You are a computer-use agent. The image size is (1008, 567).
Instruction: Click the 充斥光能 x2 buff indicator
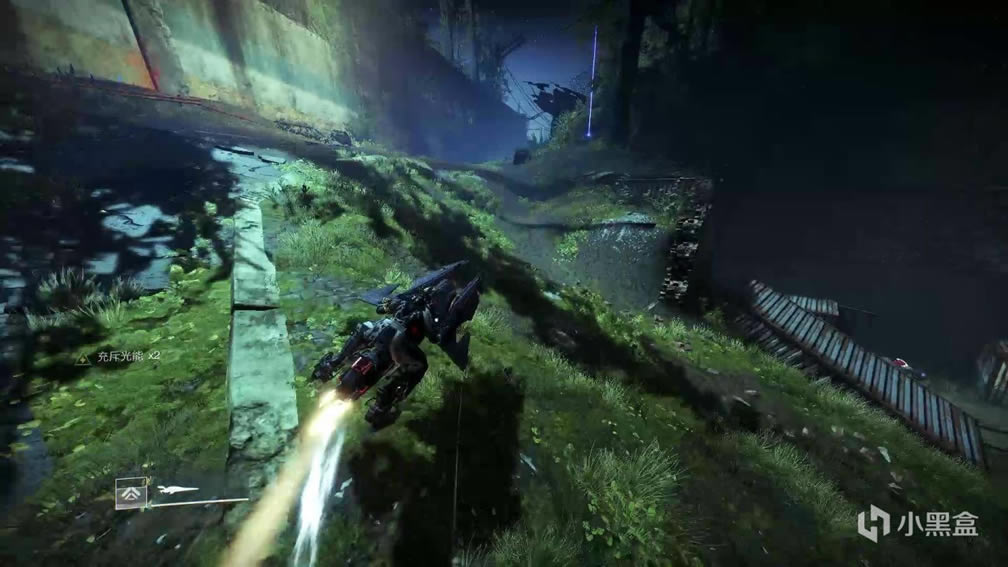(117, 358)
